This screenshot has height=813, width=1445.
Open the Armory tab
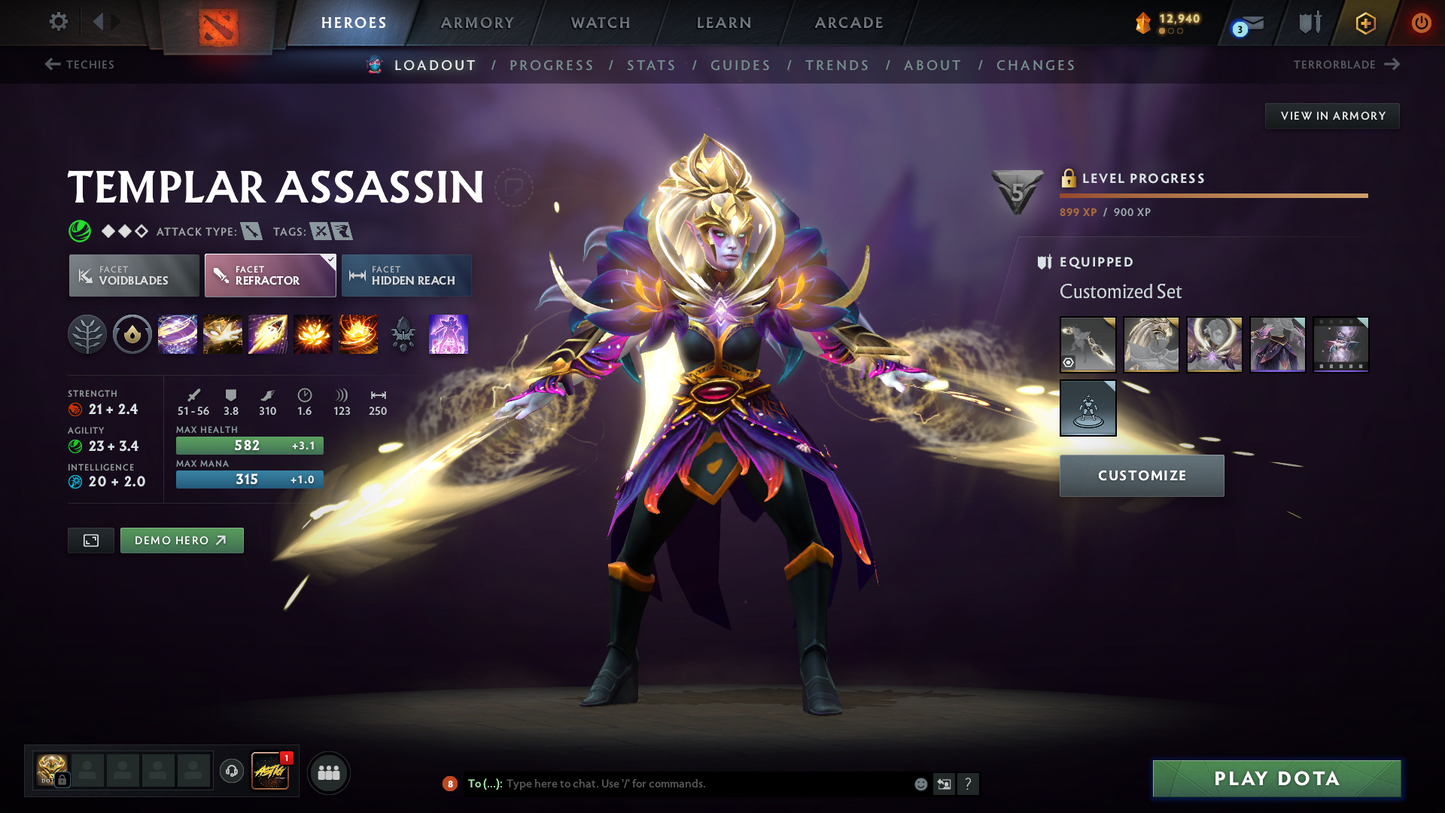point(477,23)
